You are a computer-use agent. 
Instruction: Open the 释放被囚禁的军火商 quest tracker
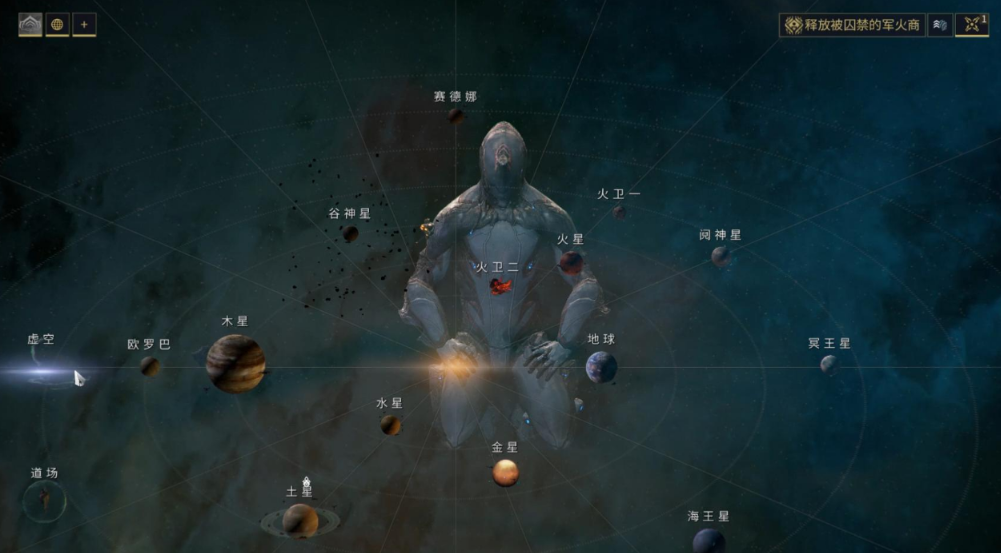coord(852,25)
